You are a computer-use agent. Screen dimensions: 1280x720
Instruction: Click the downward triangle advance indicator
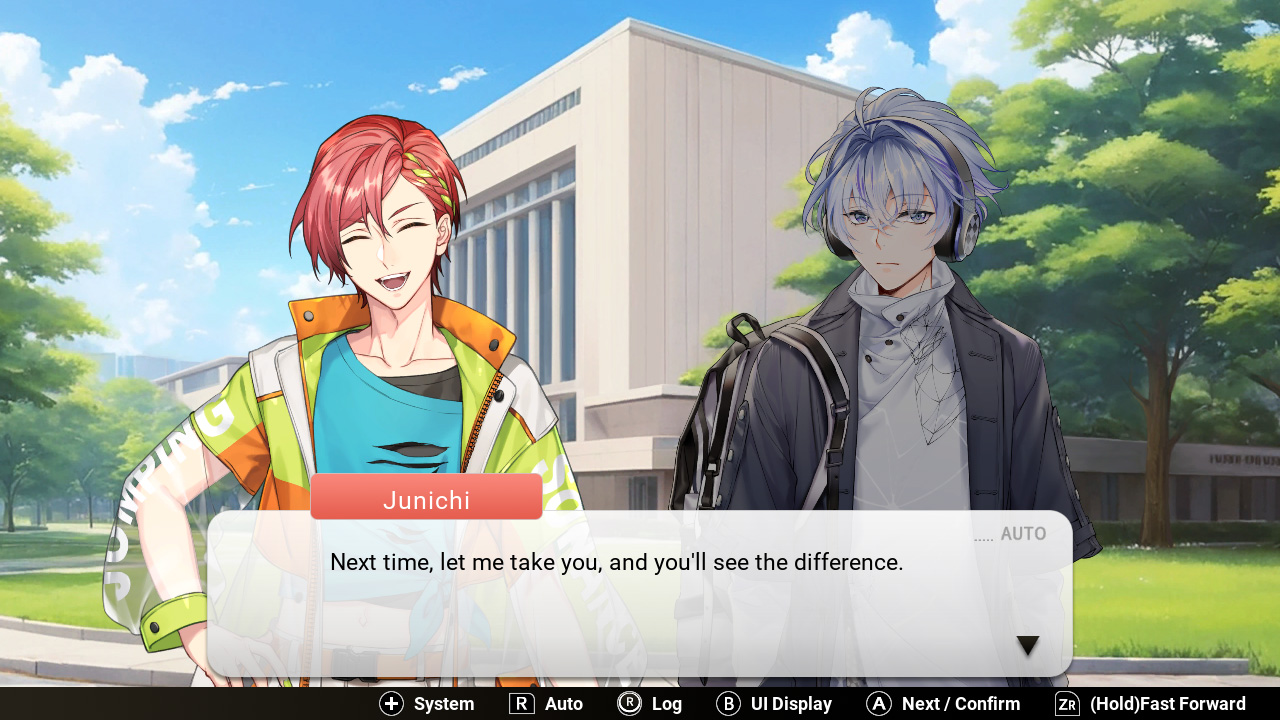pyautogui.click(x=1028, y=645)
